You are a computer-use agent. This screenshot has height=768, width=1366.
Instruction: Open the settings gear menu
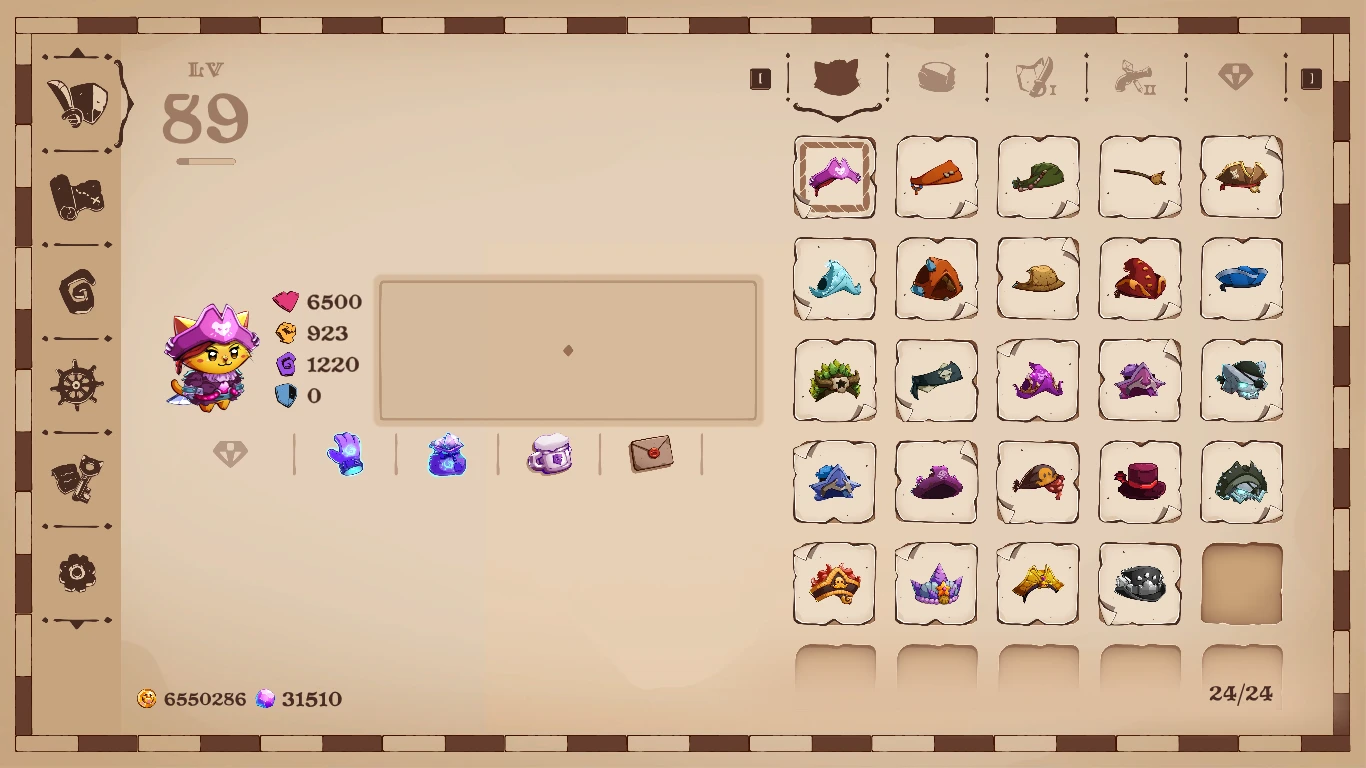pyautogui.click(x=78, y=573)
